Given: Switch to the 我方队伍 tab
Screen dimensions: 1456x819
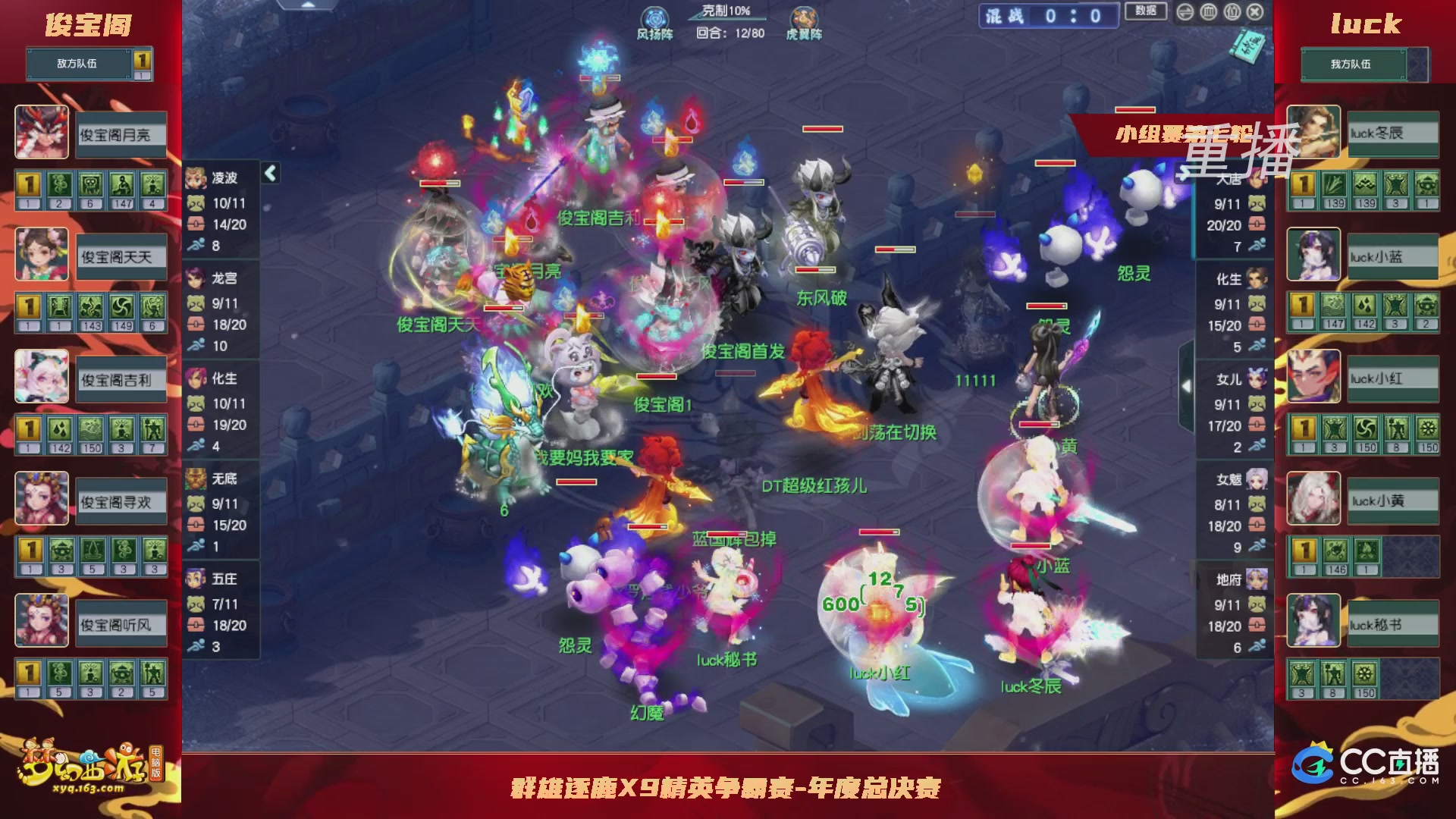Looking at the screenshot, I should pos(1354,64).
